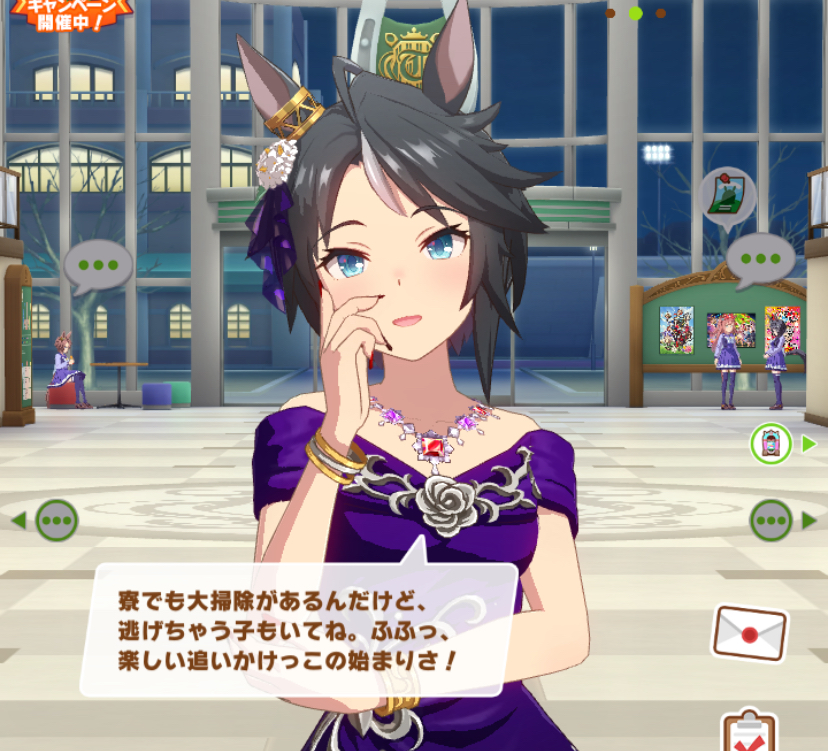Tap the character's dialogue speech box
Screen dimensions: 828x751
(298, 630)
